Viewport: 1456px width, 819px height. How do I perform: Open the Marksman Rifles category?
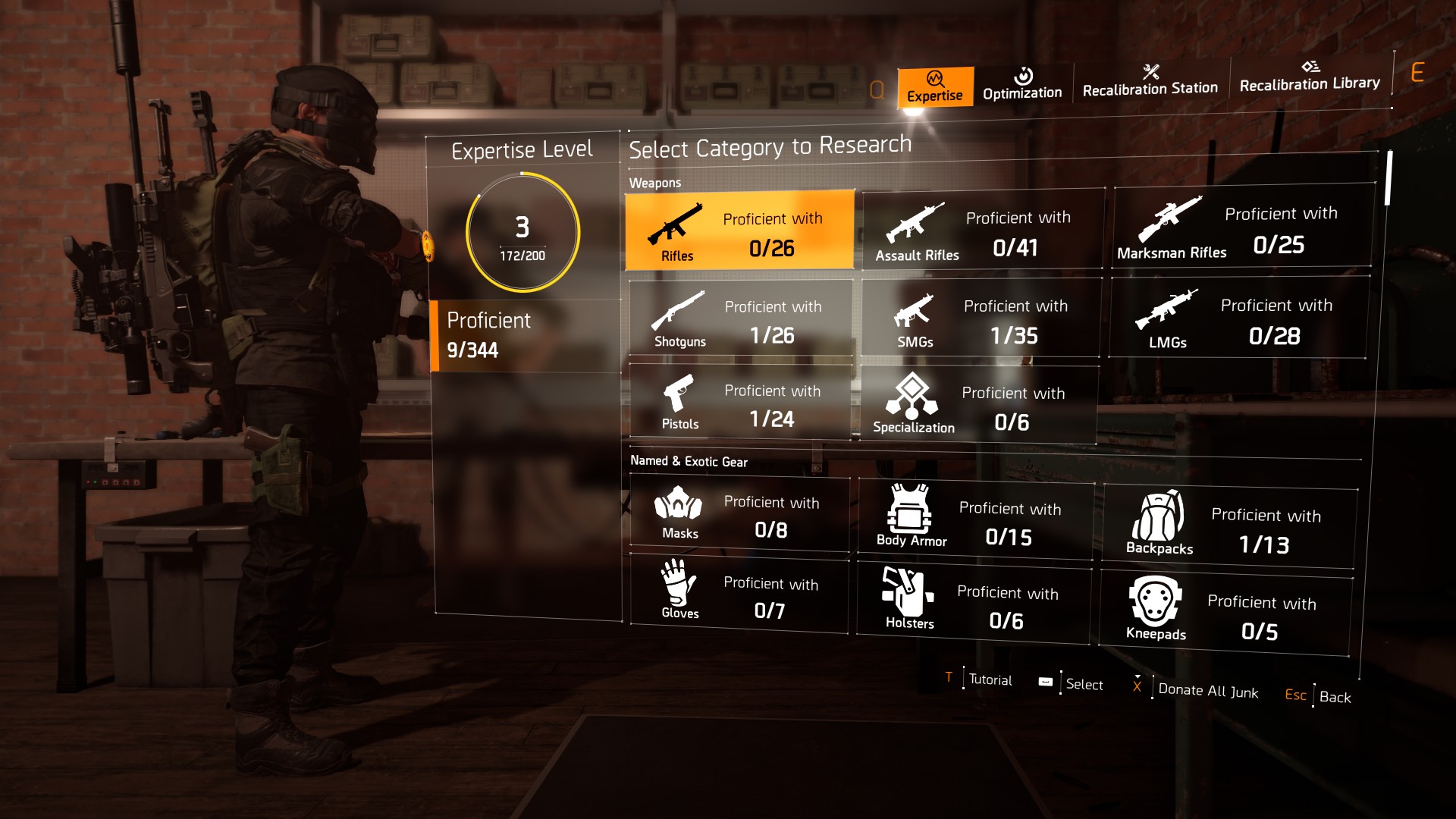pos(1242,227)
